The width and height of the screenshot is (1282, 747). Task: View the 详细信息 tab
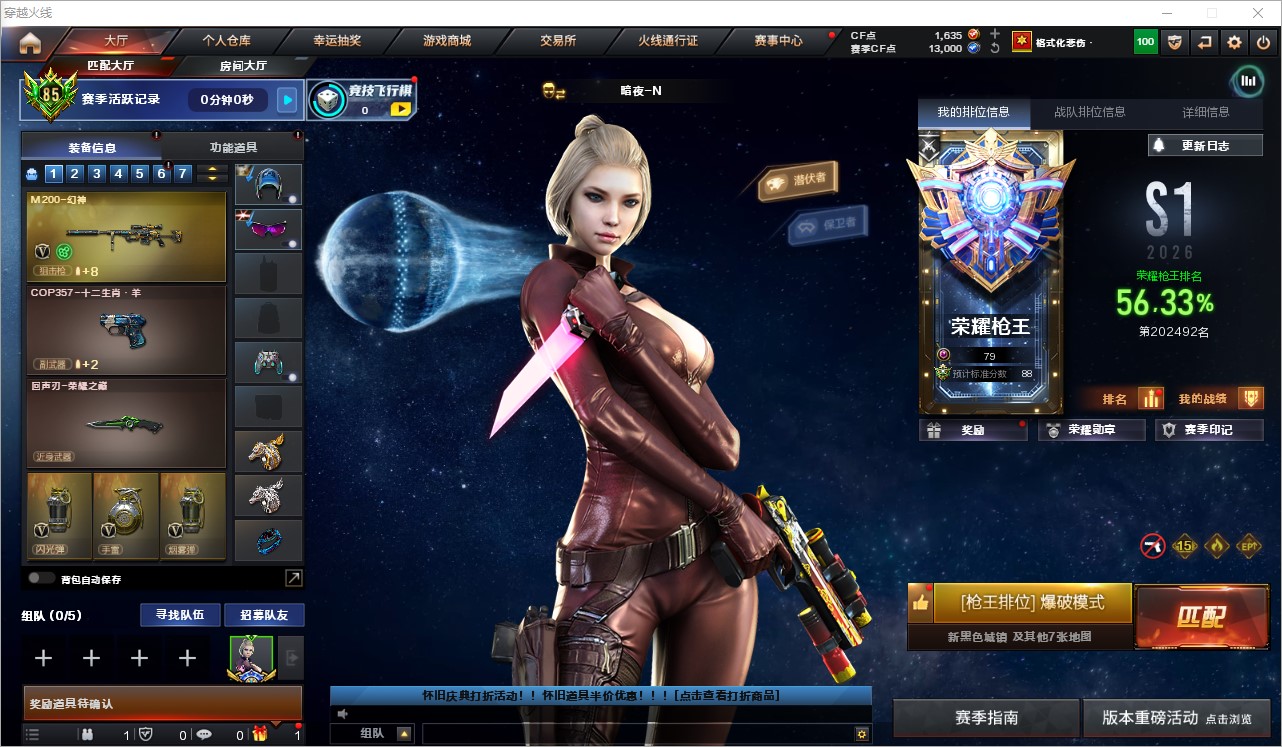pyautogui.click(x=1205, y=112)
